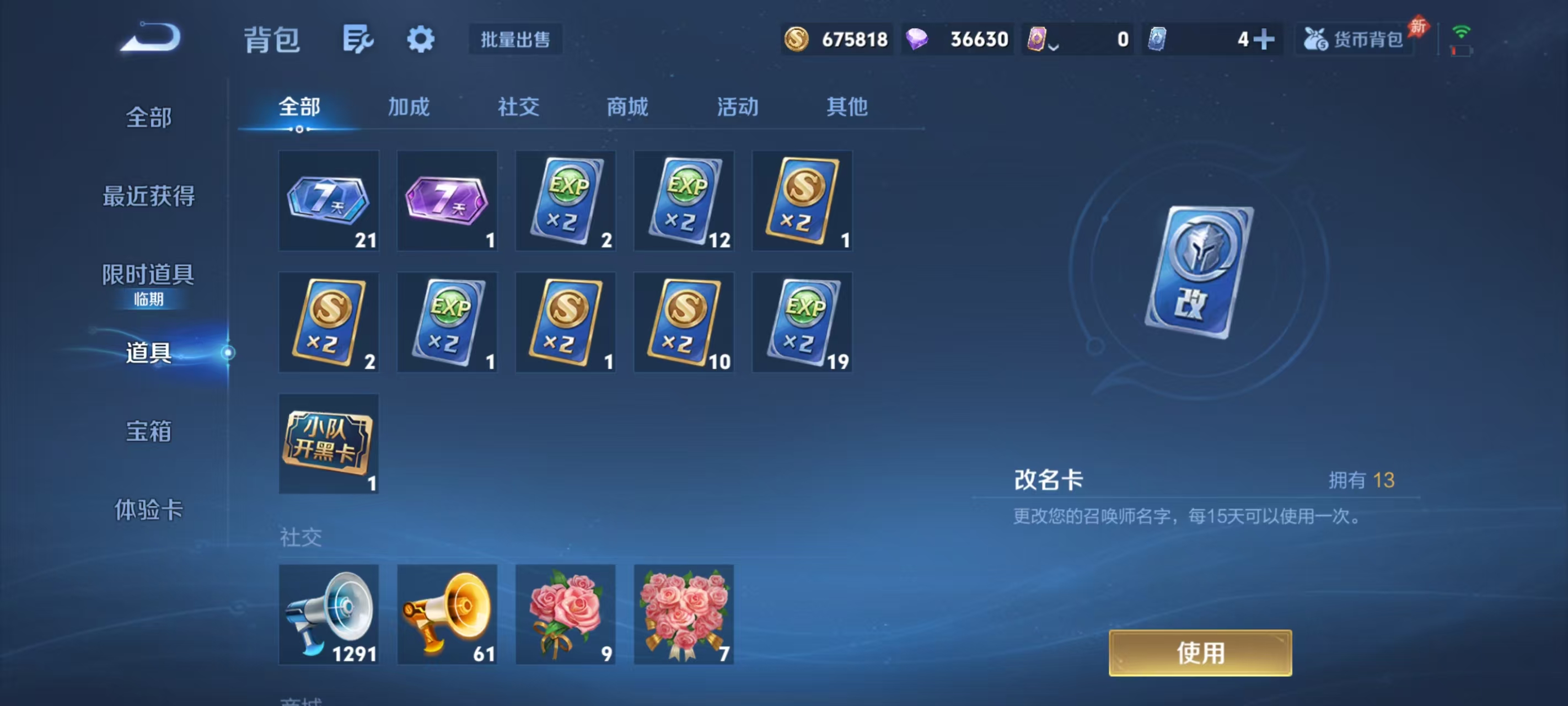Screen dimensions: 1568x706
Task: Switch to the 社交 tab
Action: pyautogui.click(x=518, y=107)
